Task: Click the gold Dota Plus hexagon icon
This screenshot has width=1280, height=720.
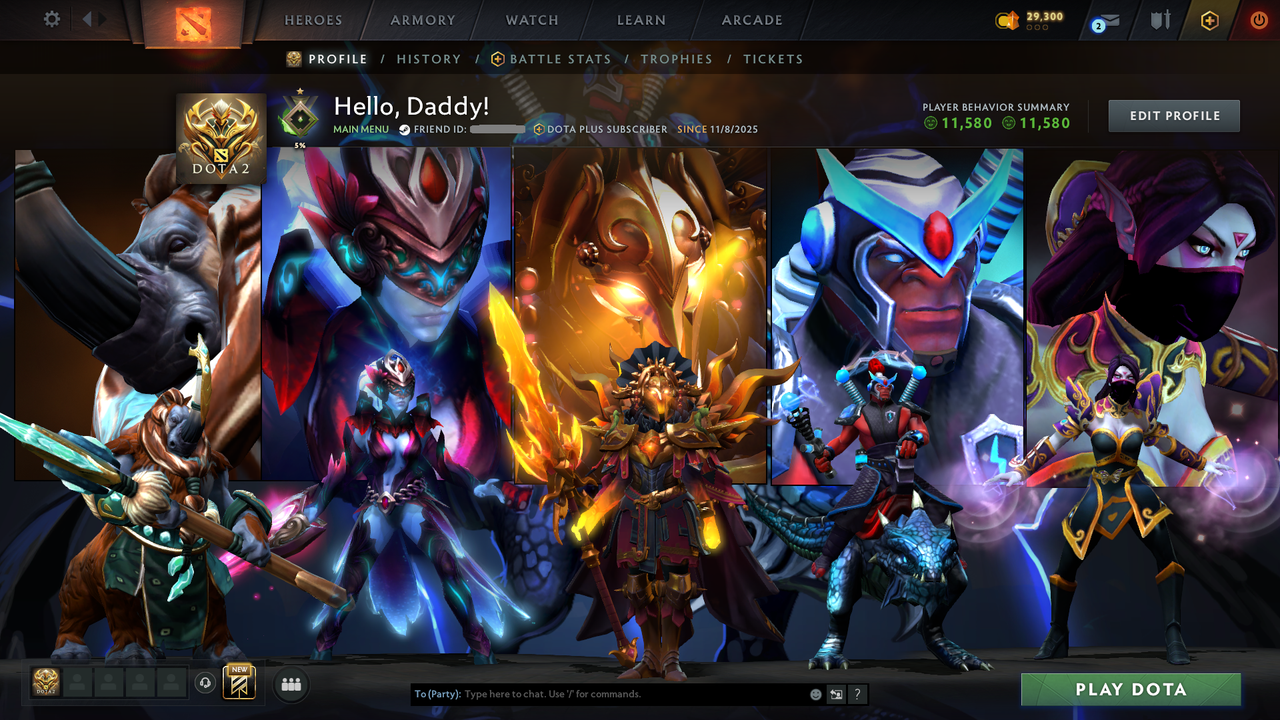Action: point(1209,20)
